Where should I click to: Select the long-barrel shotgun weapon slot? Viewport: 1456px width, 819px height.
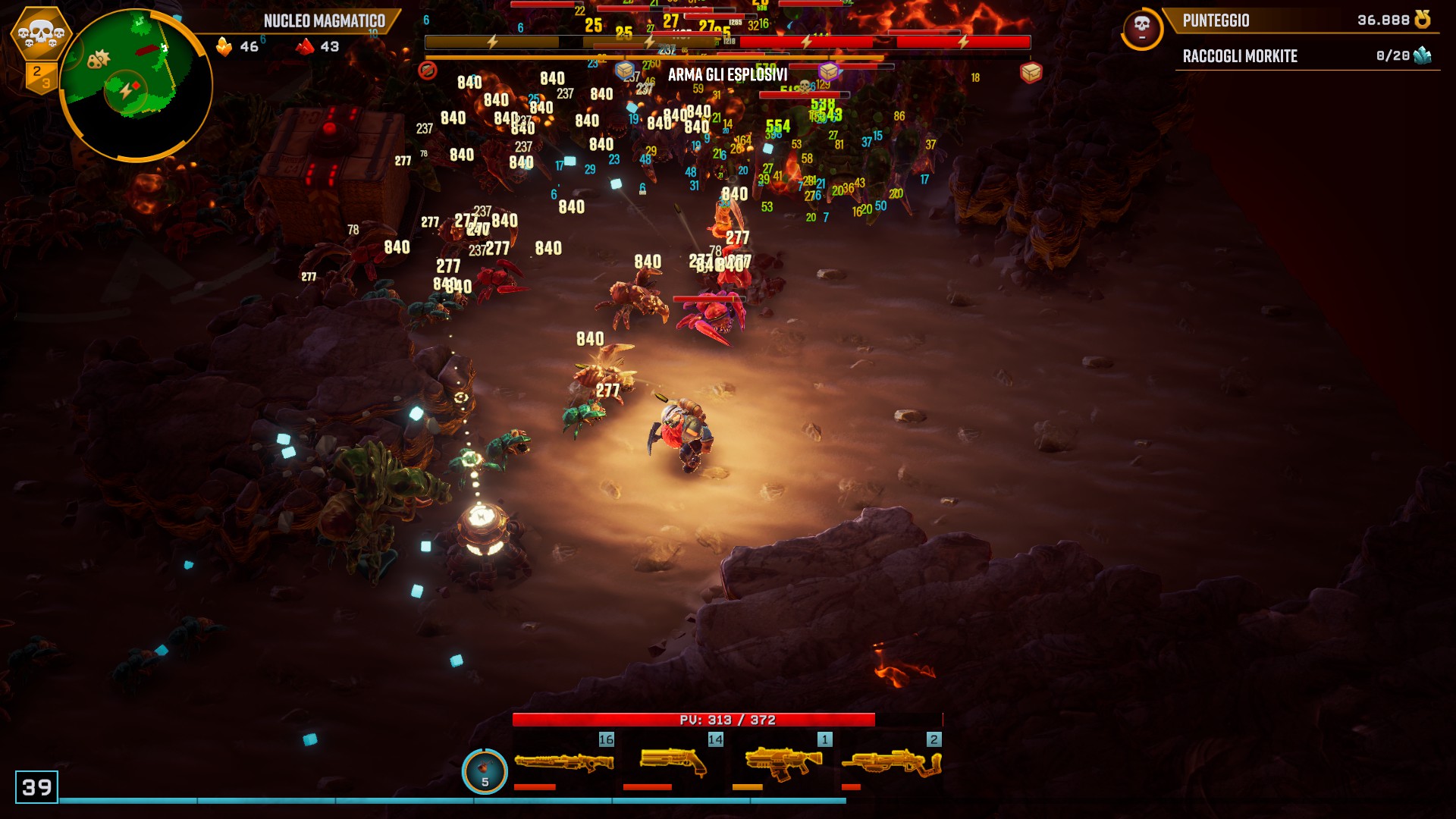click(x=563, y=762)
